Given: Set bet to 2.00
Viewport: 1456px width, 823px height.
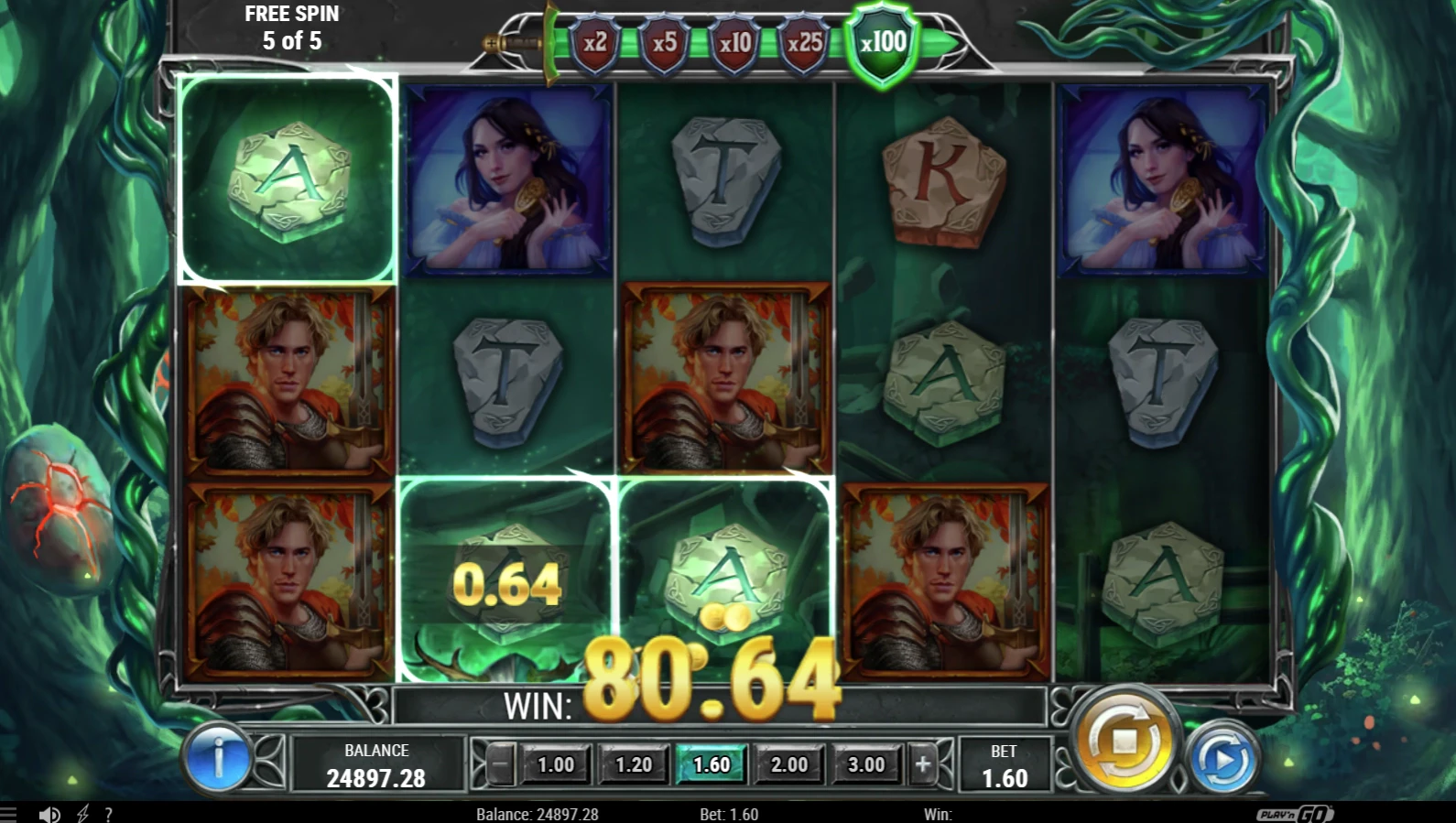Looking at the screenshot, I should pos(789,764).
